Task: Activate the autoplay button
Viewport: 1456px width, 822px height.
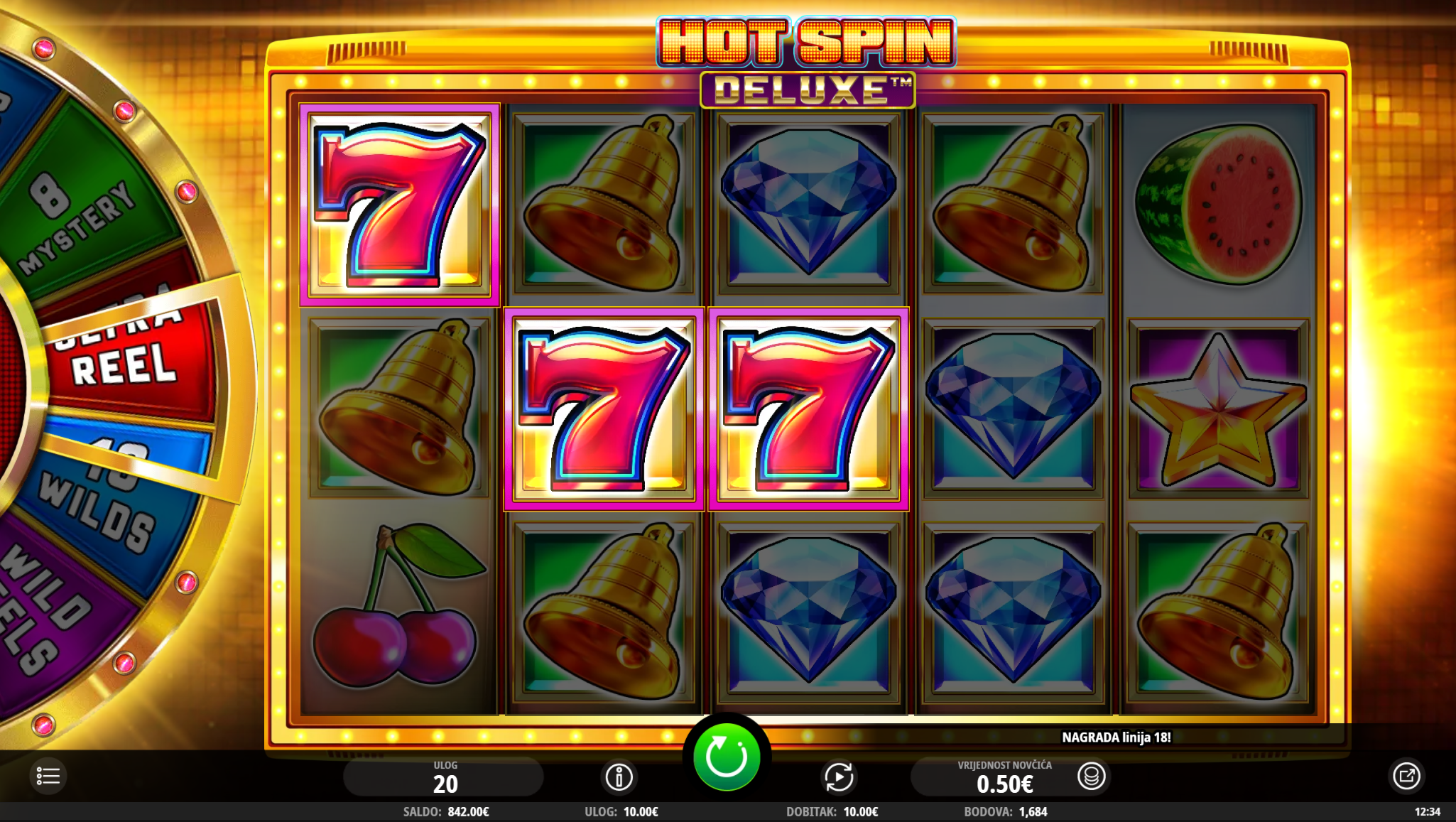Action: [x=839, y=777]
